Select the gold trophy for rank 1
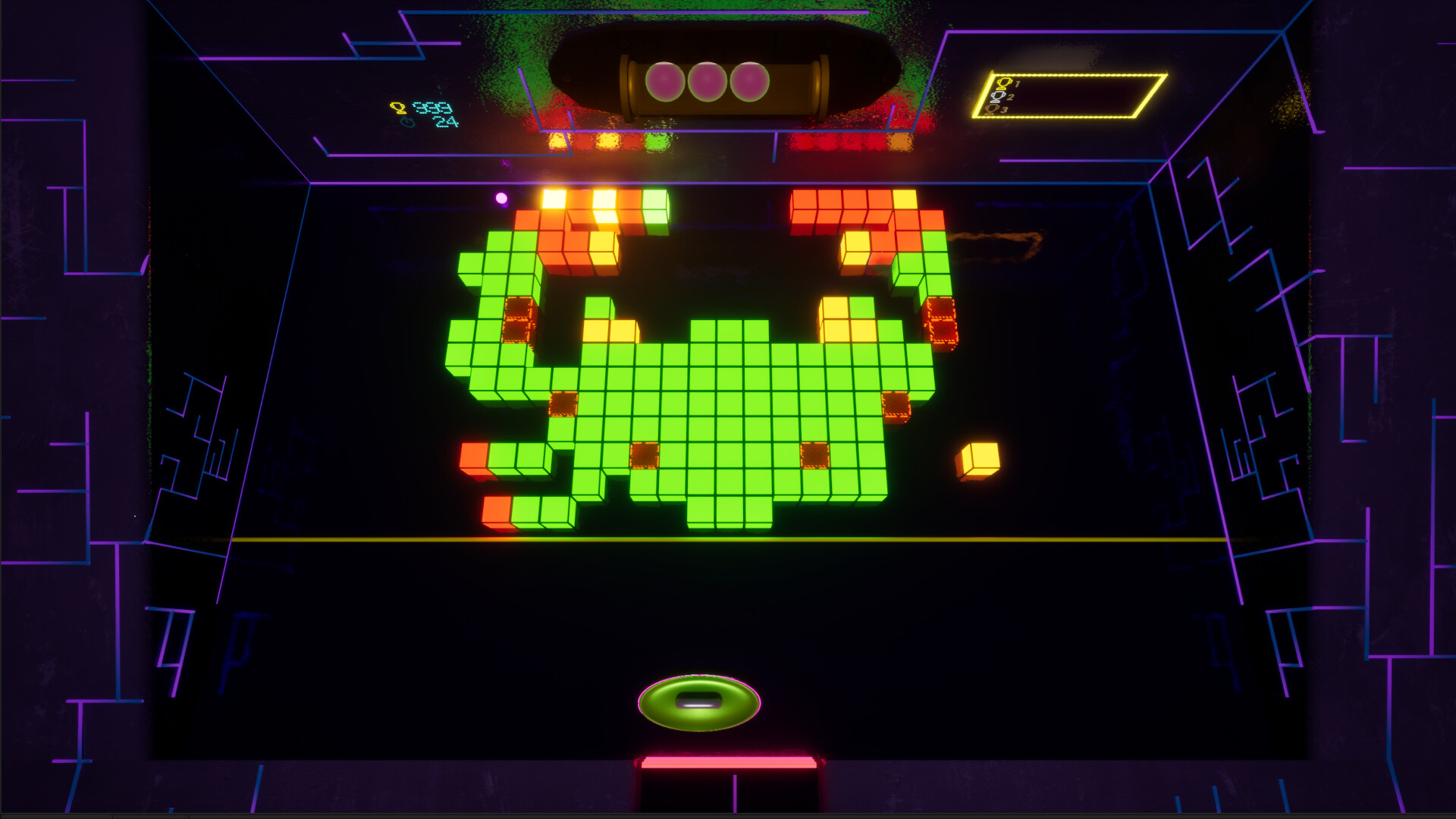Image resolution: width=1456 pixels, height=819 pixels. 1005,83
